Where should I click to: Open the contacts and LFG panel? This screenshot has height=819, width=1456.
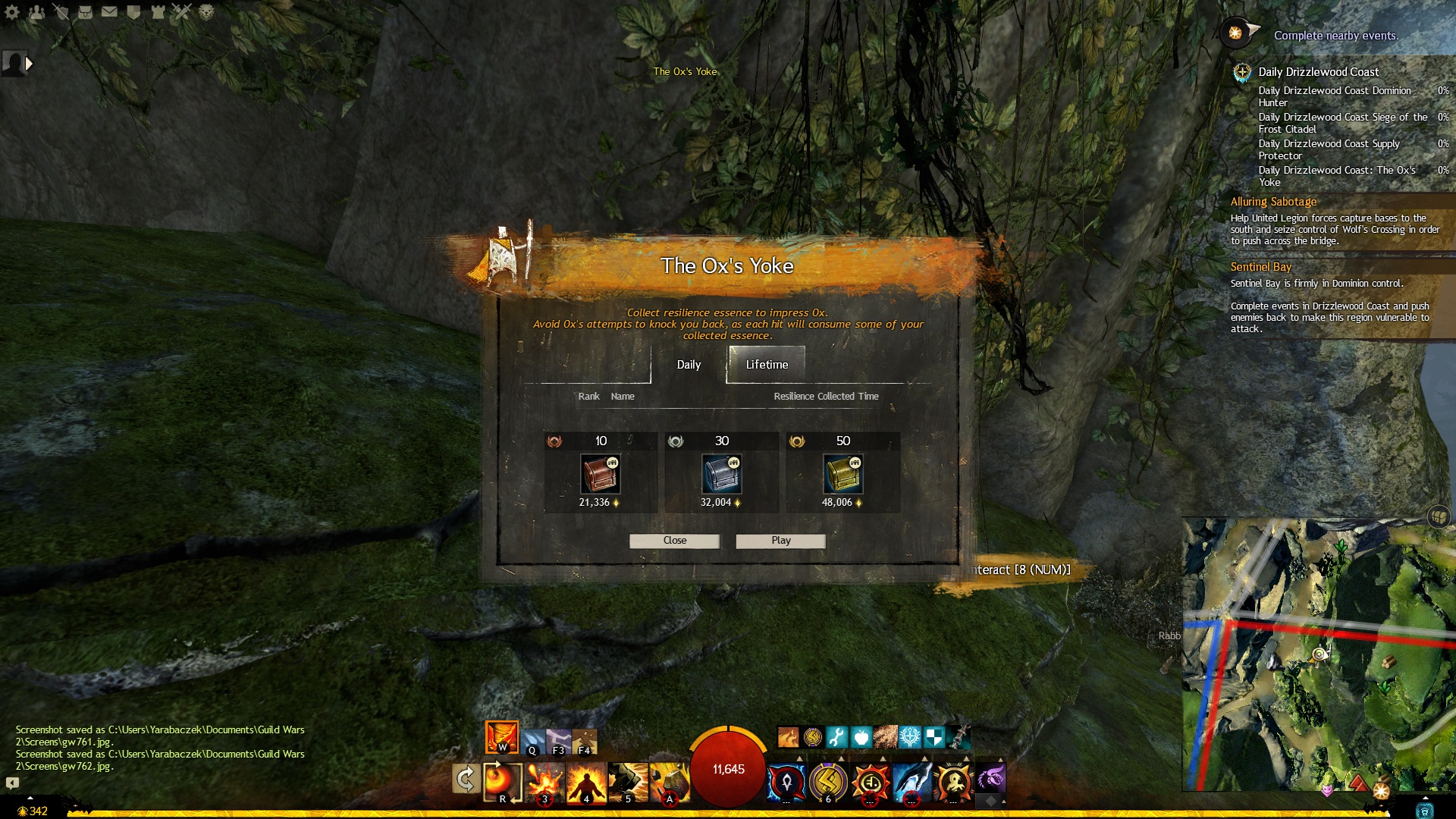click(36, 12)
